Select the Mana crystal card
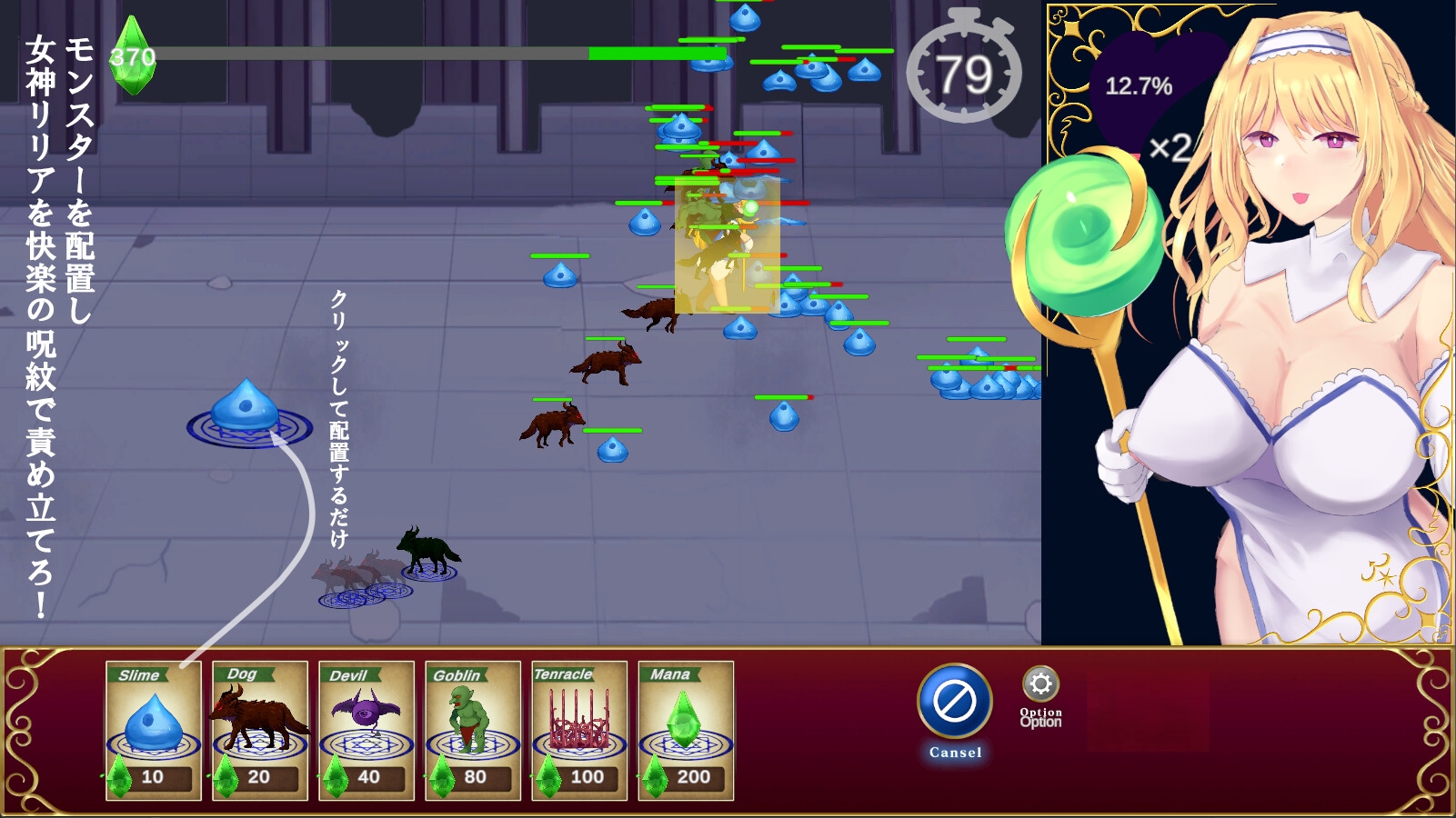 [x=686, y=730]
